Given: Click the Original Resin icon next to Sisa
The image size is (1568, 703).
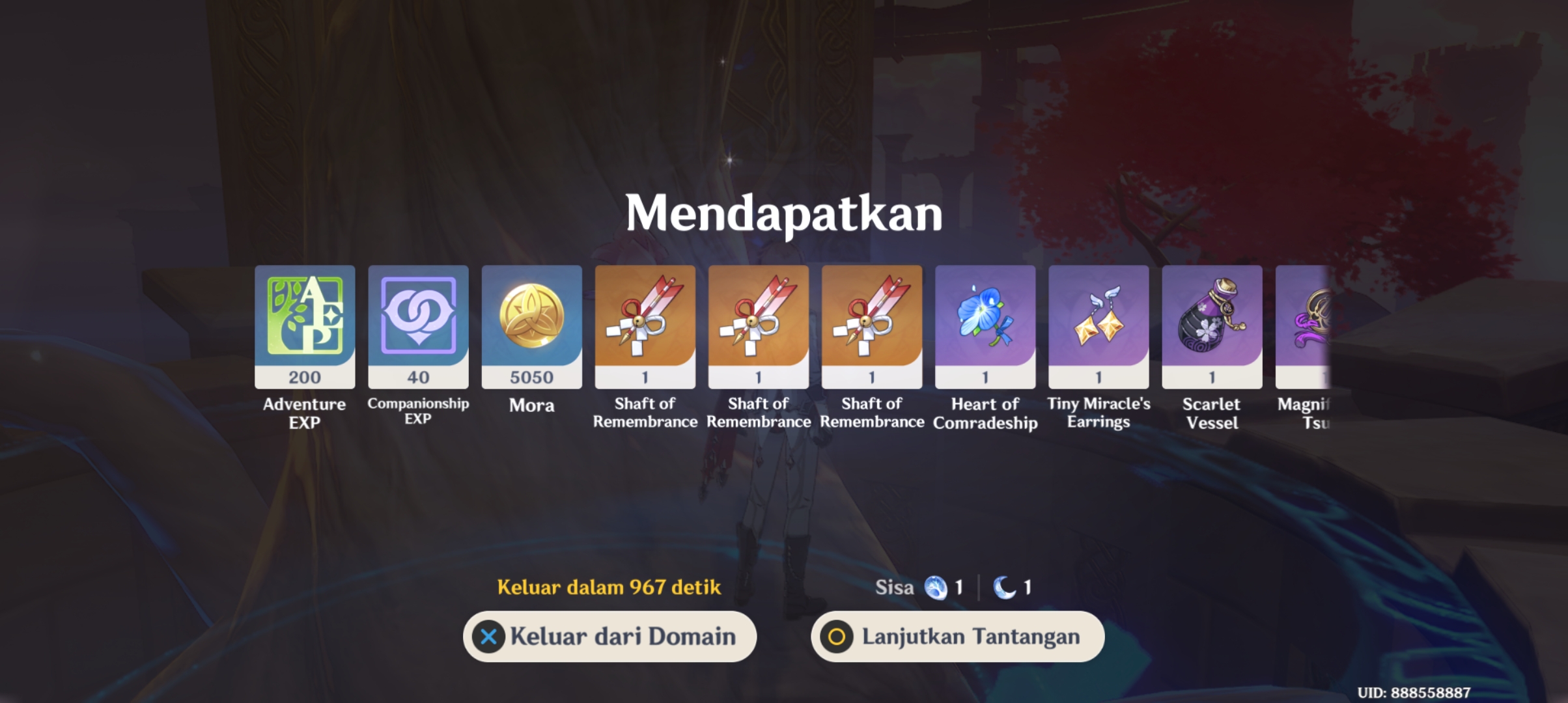Looking at the screenshot, I should pos(936,586).
